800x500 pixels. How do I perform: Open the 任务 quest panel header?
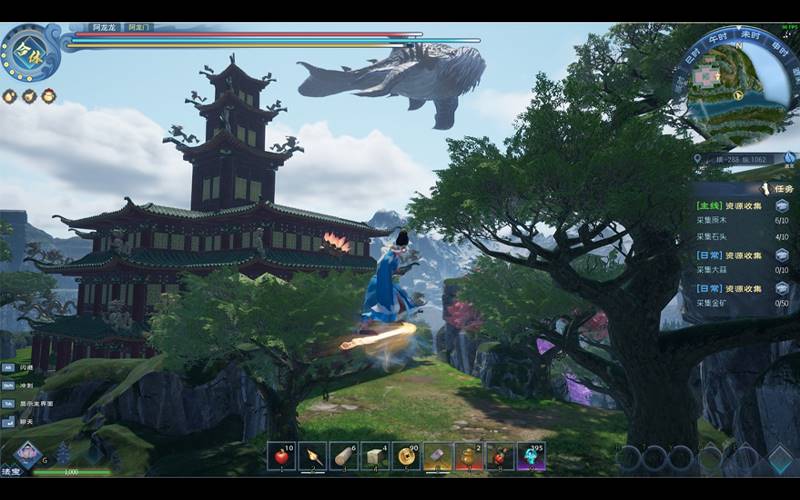pos(778,188)
